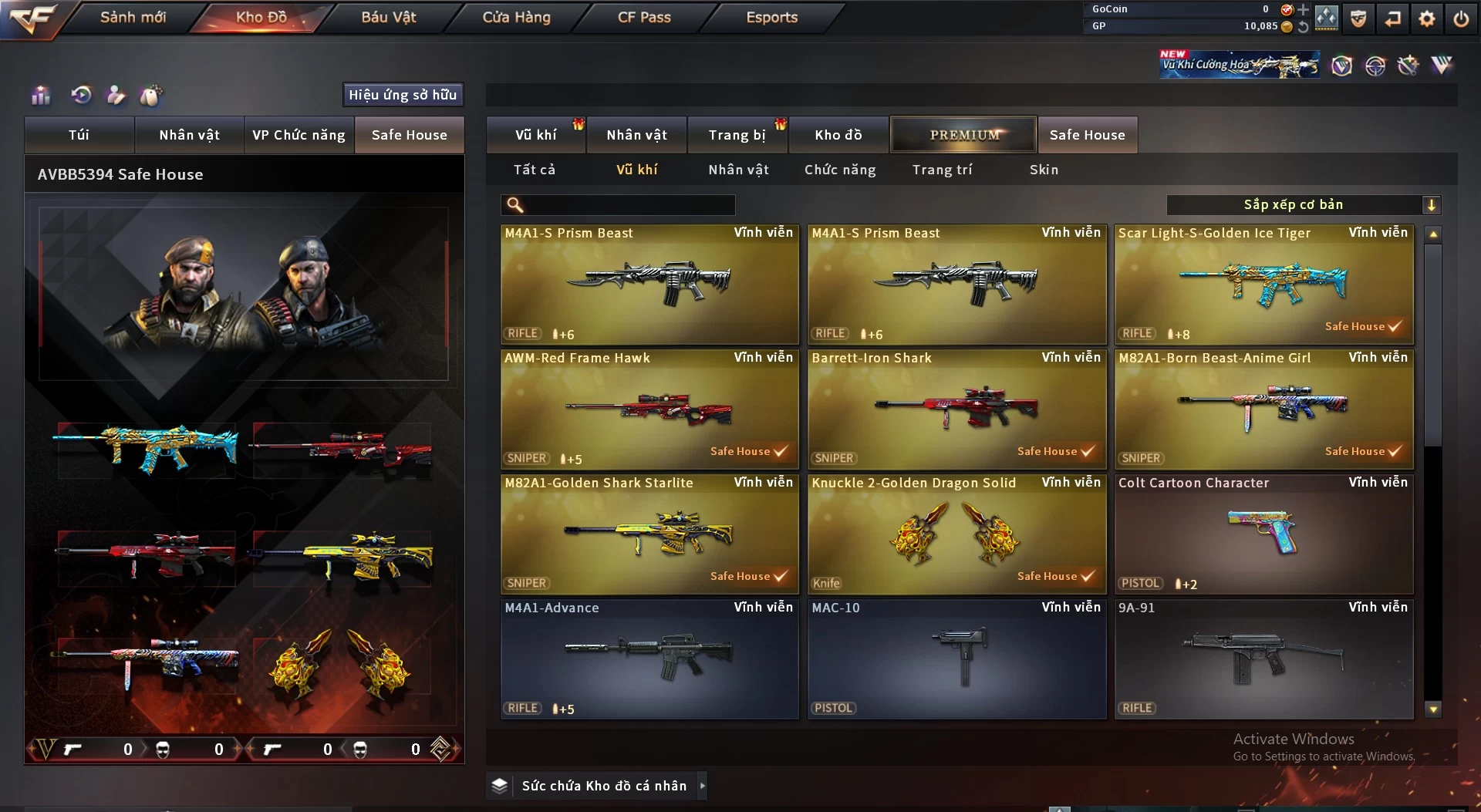Choose the Knuckle 2-Golden Dragon Solid item

956,534
